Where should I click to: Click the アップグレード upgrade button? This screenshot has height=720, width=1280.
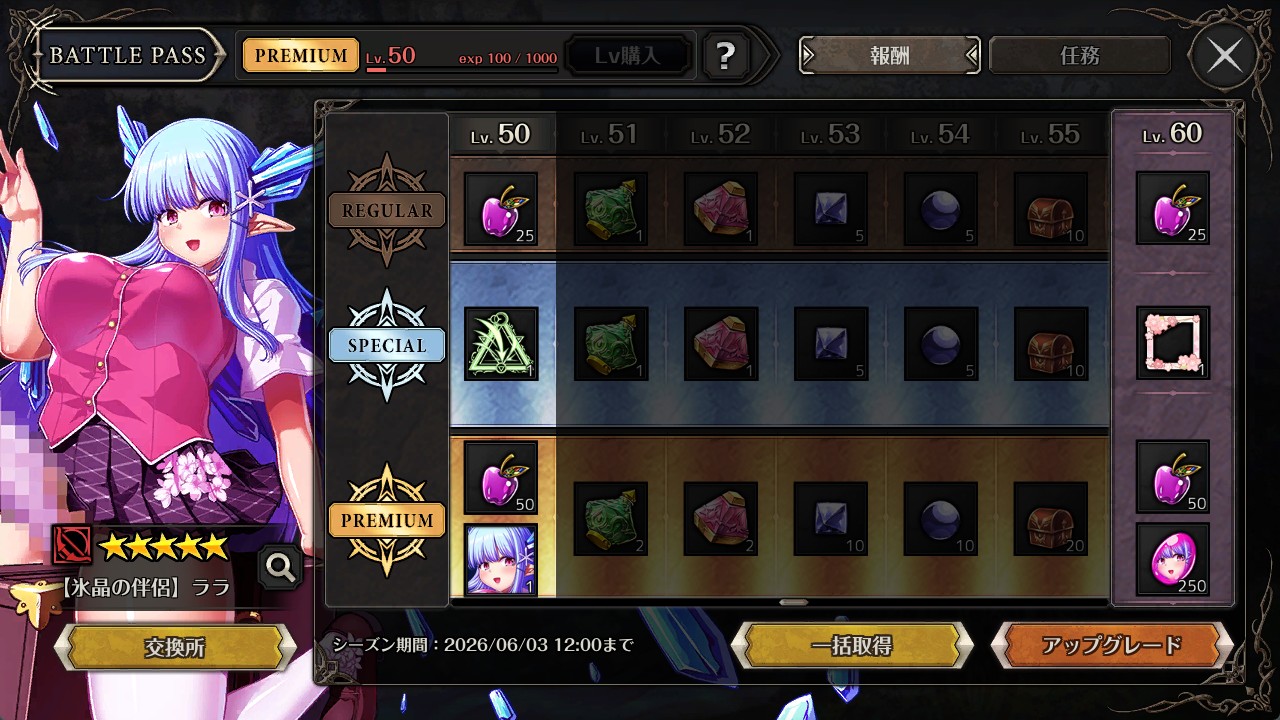pos(1111,645)
